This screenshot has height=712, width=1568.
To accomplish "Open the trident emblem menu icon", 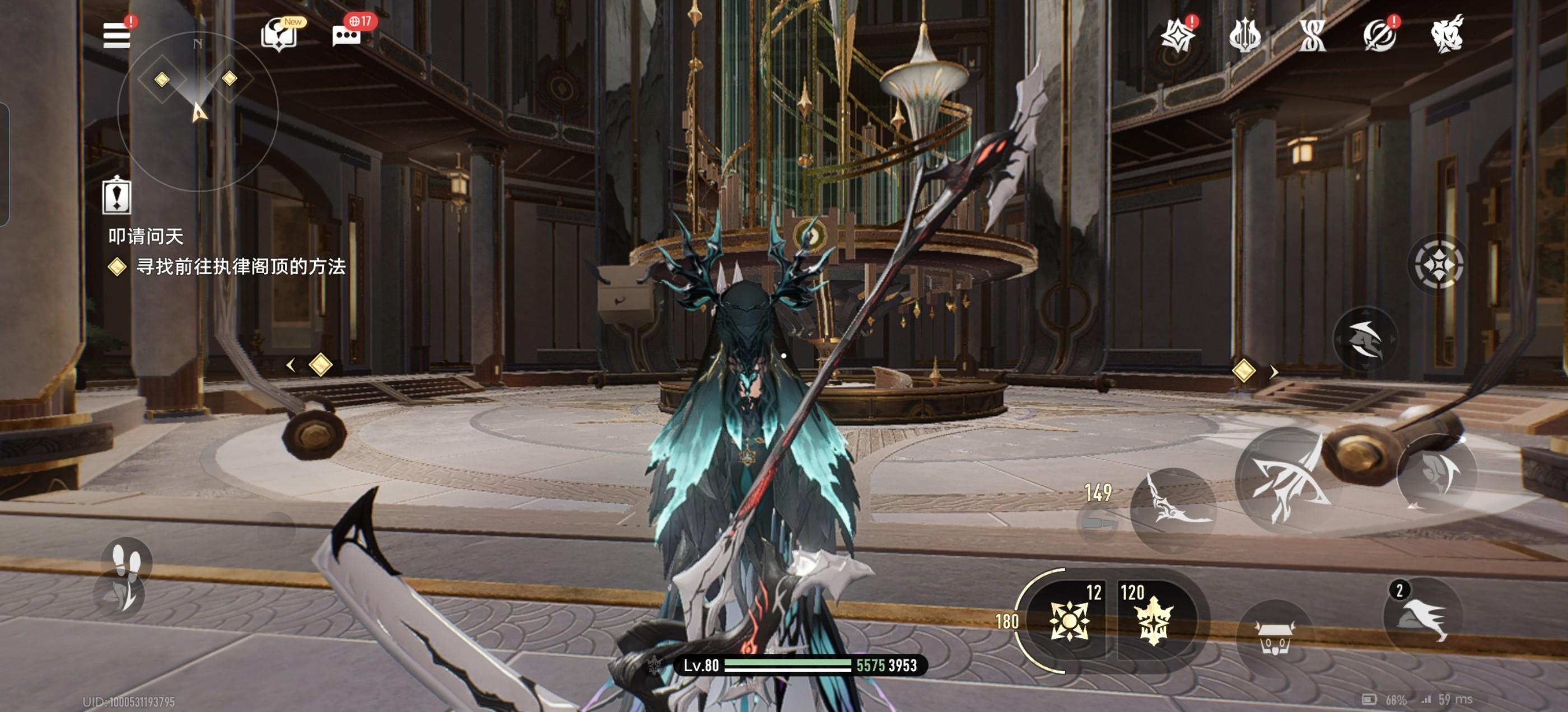I will click(x=1245, y=36).
